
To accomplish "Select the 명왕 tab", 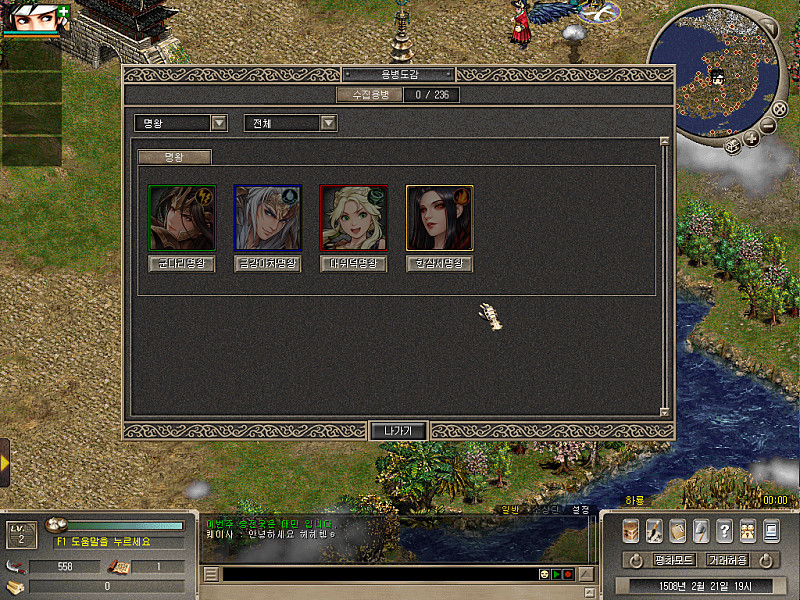I will [x=175, y=157].
